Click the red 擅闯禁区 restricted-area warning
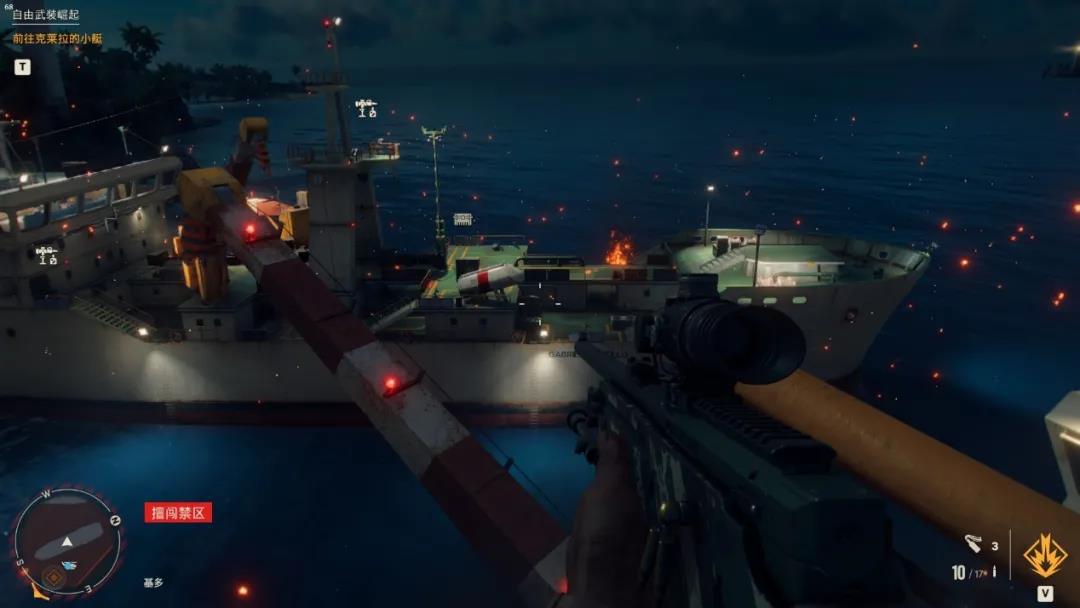1080x608 pixels. (178, 513)
